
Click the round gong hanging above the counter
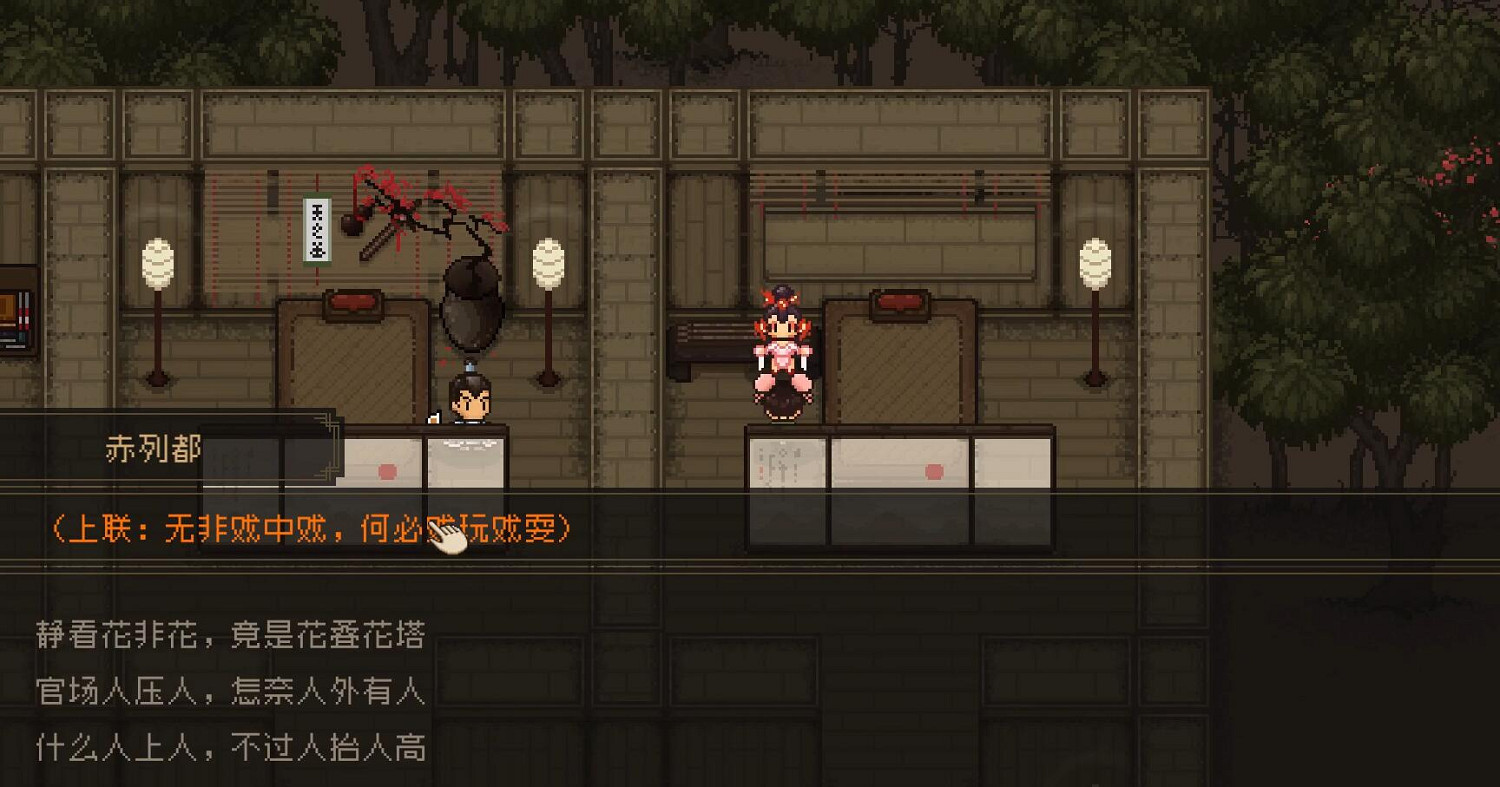470,305
